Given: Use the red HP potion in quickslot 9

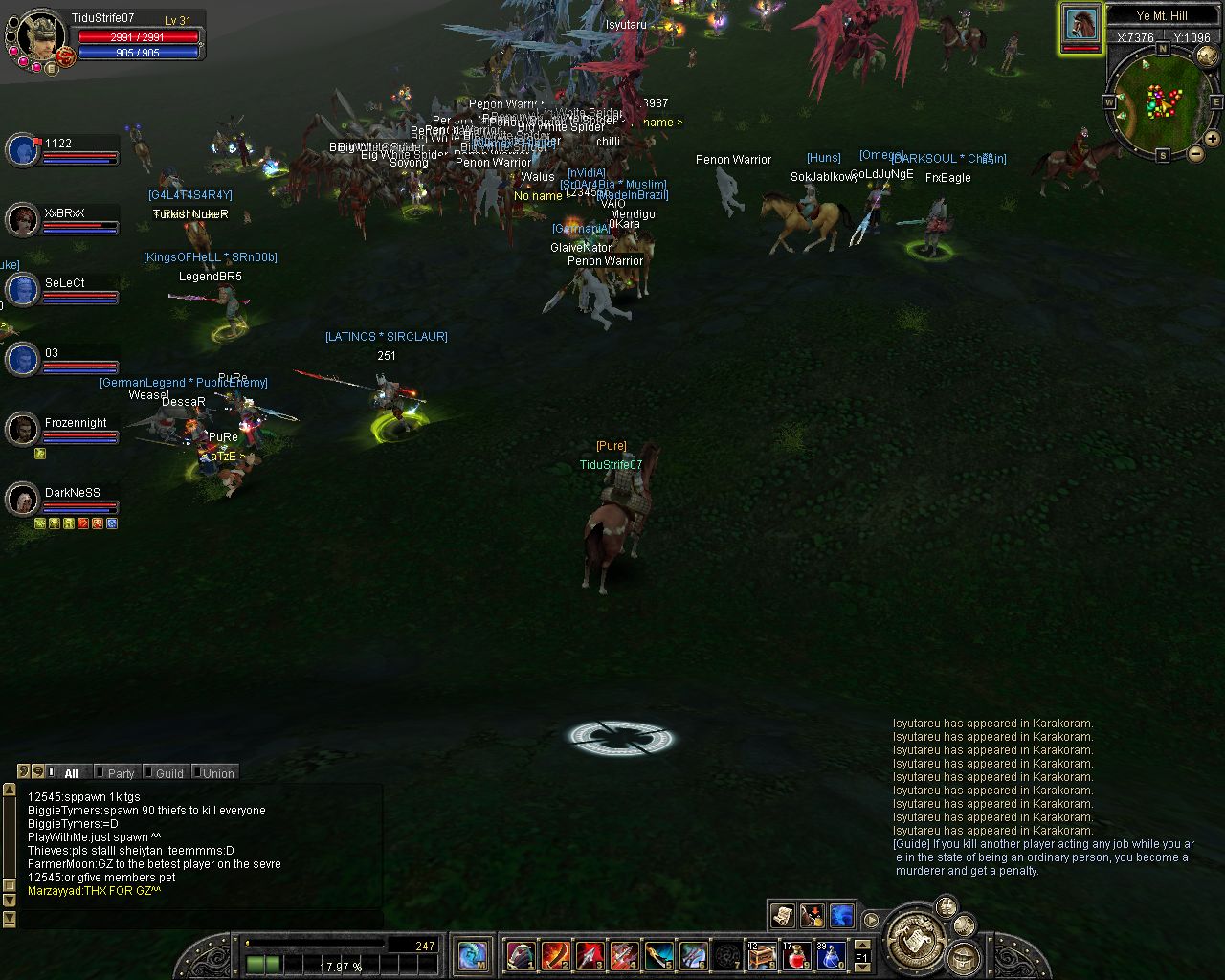Looking at the screenshot, I should (x=796, y=956).
